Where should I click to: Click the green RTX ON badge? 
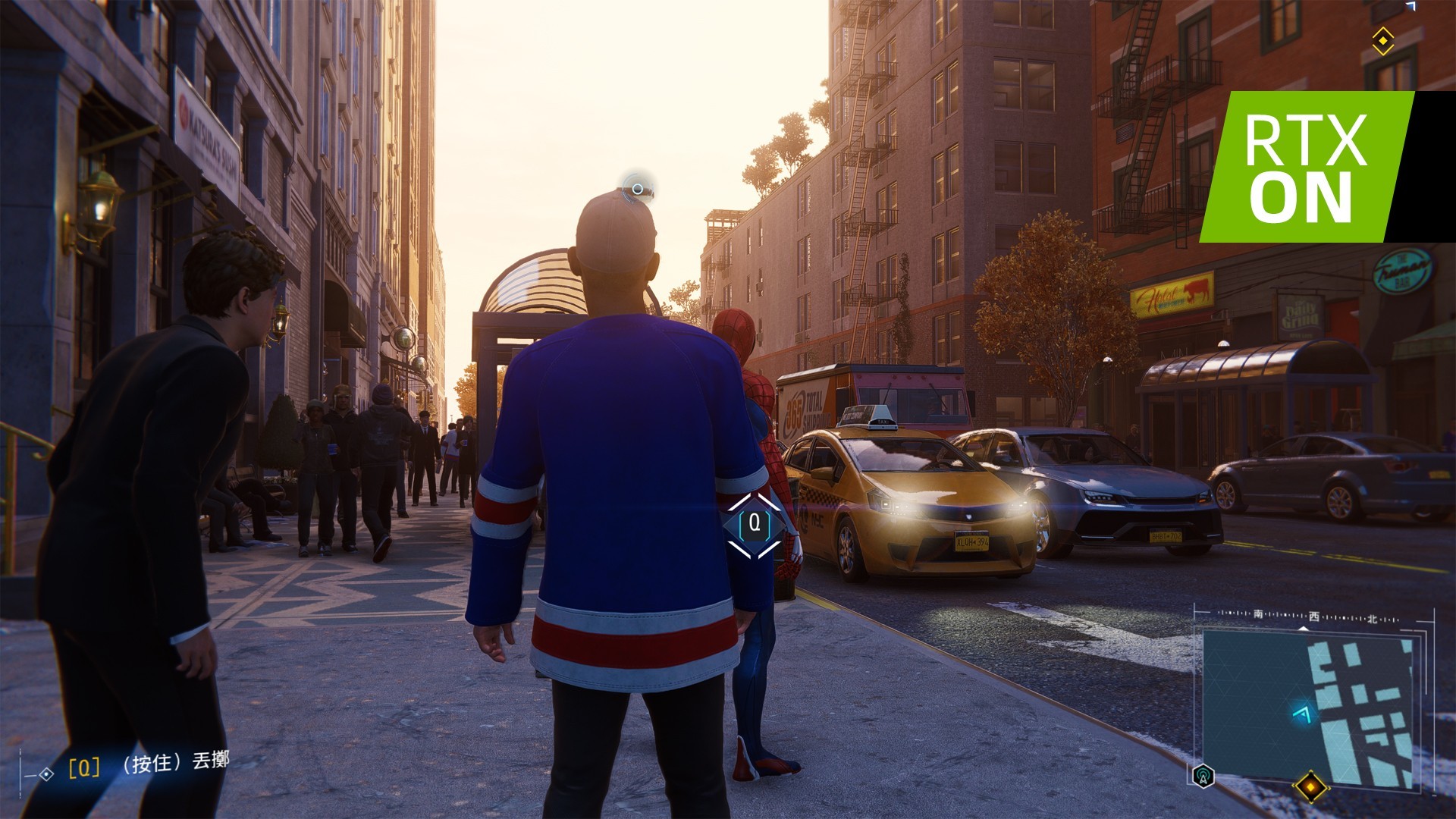point(1304,167)
